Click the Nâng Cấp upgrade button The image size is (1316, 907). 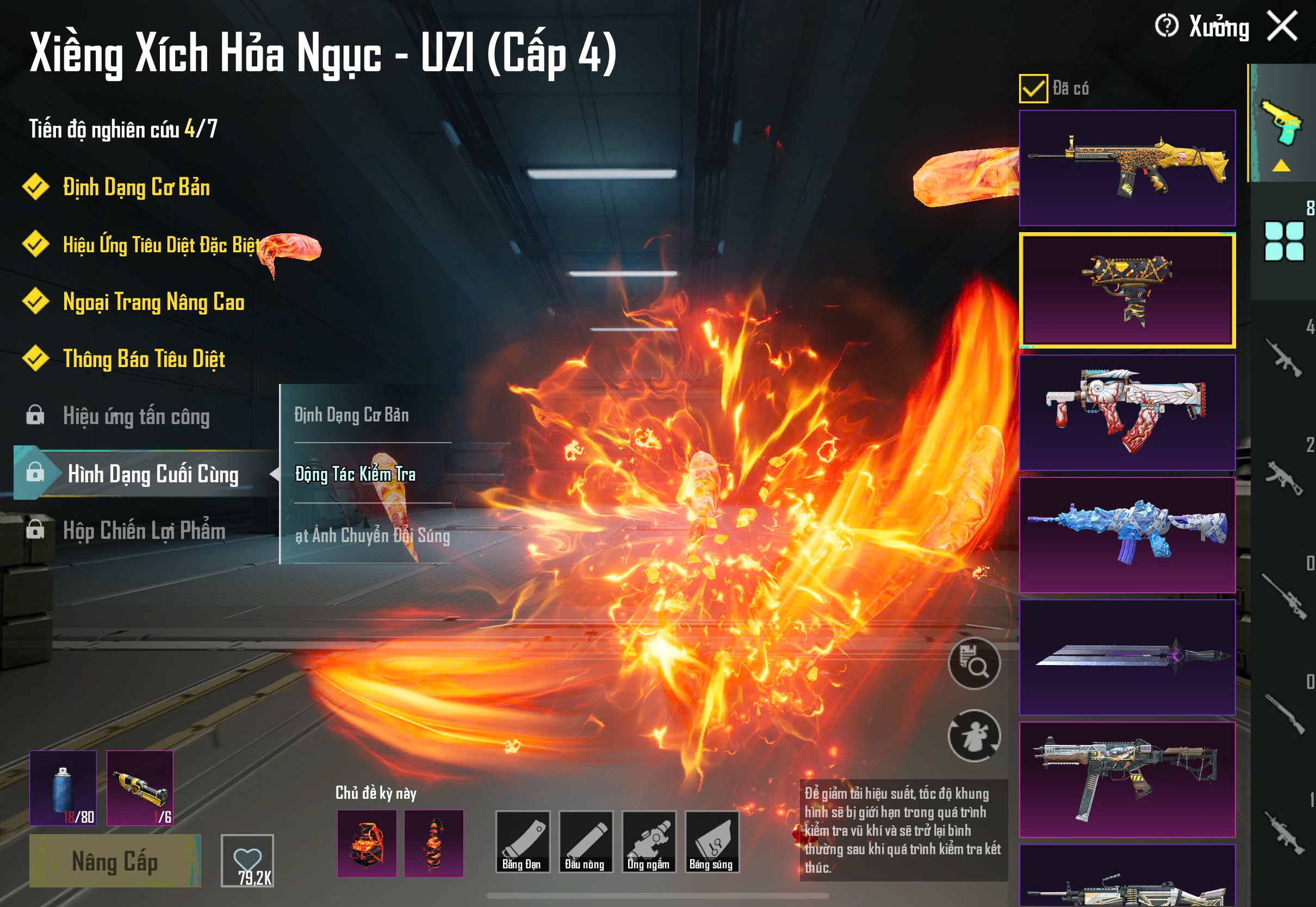[115, 861]
